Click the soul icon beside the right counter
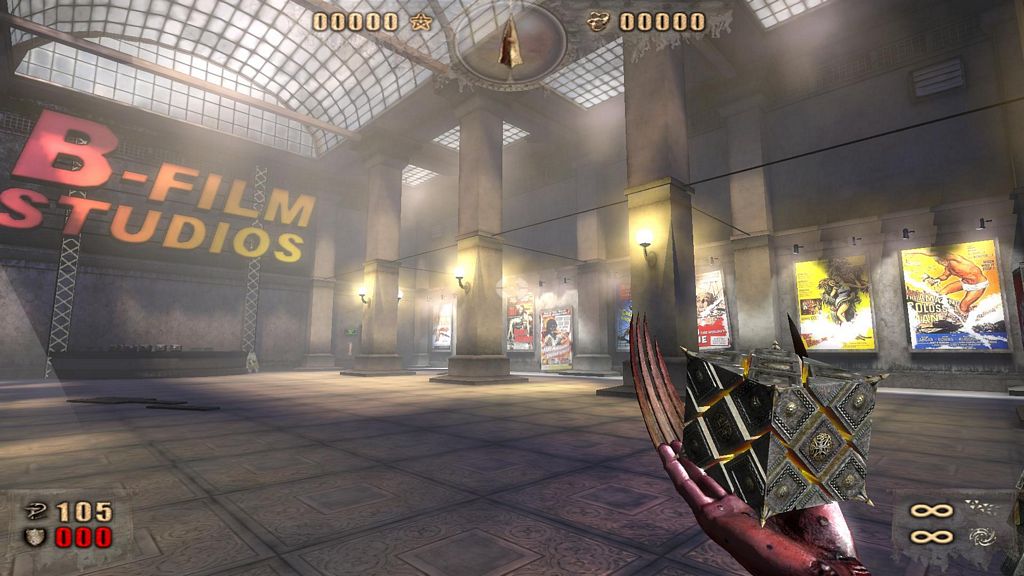1024x576 pixels. [x=598, y=21]
